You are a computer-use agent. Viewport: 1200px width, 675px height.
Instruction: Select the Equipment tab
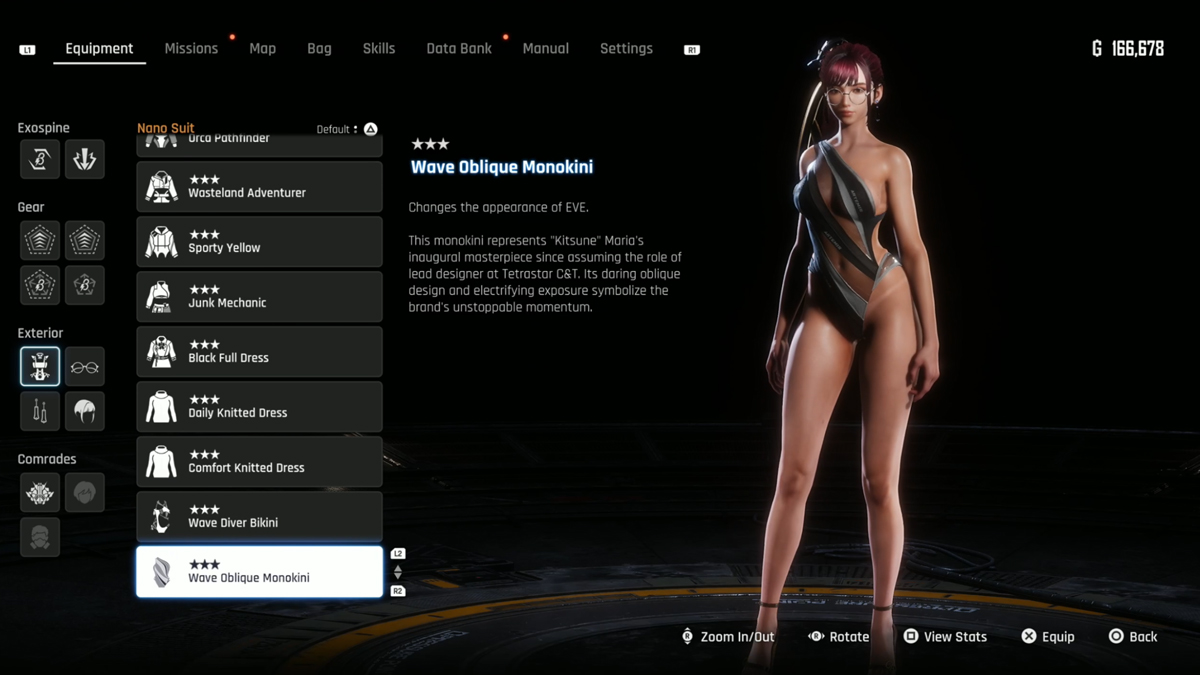99,48
